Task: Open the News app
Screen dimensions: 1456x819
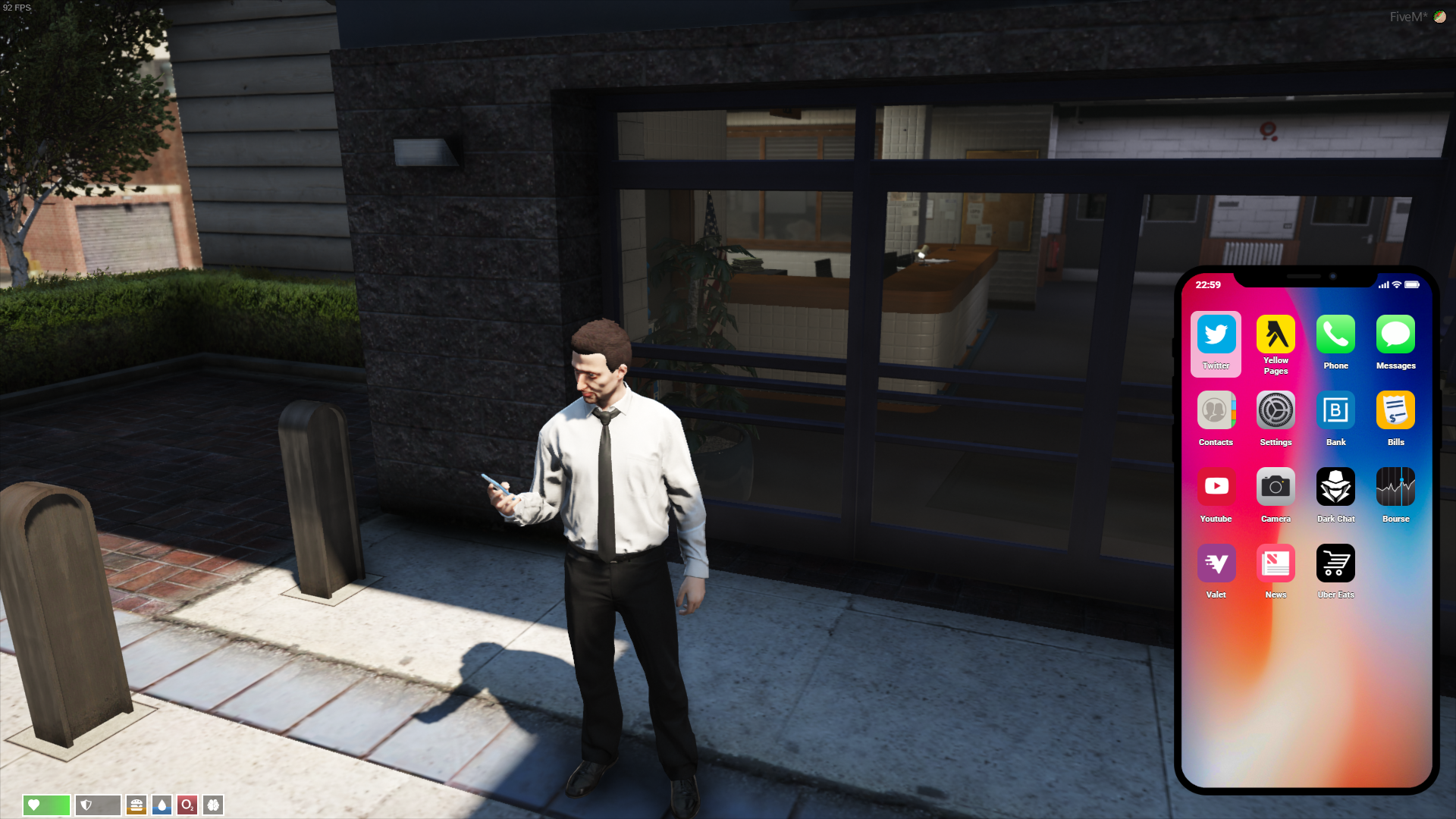Action: pos(1276,564)
